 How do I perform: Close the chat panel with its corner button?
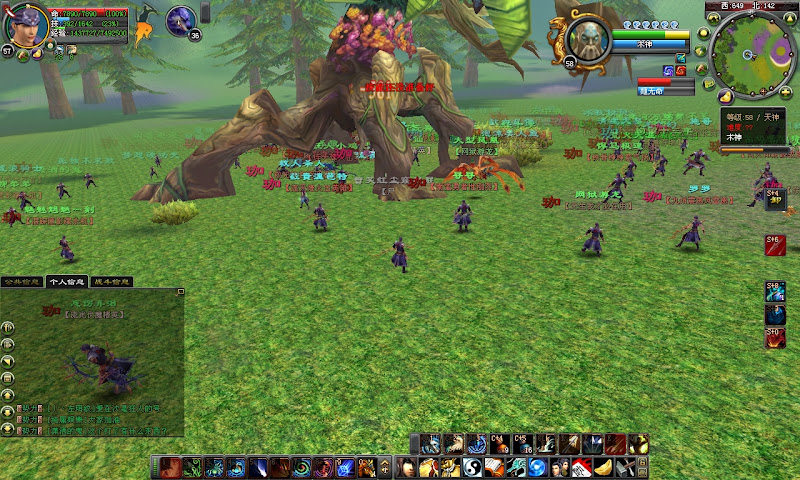click(181, 291)
